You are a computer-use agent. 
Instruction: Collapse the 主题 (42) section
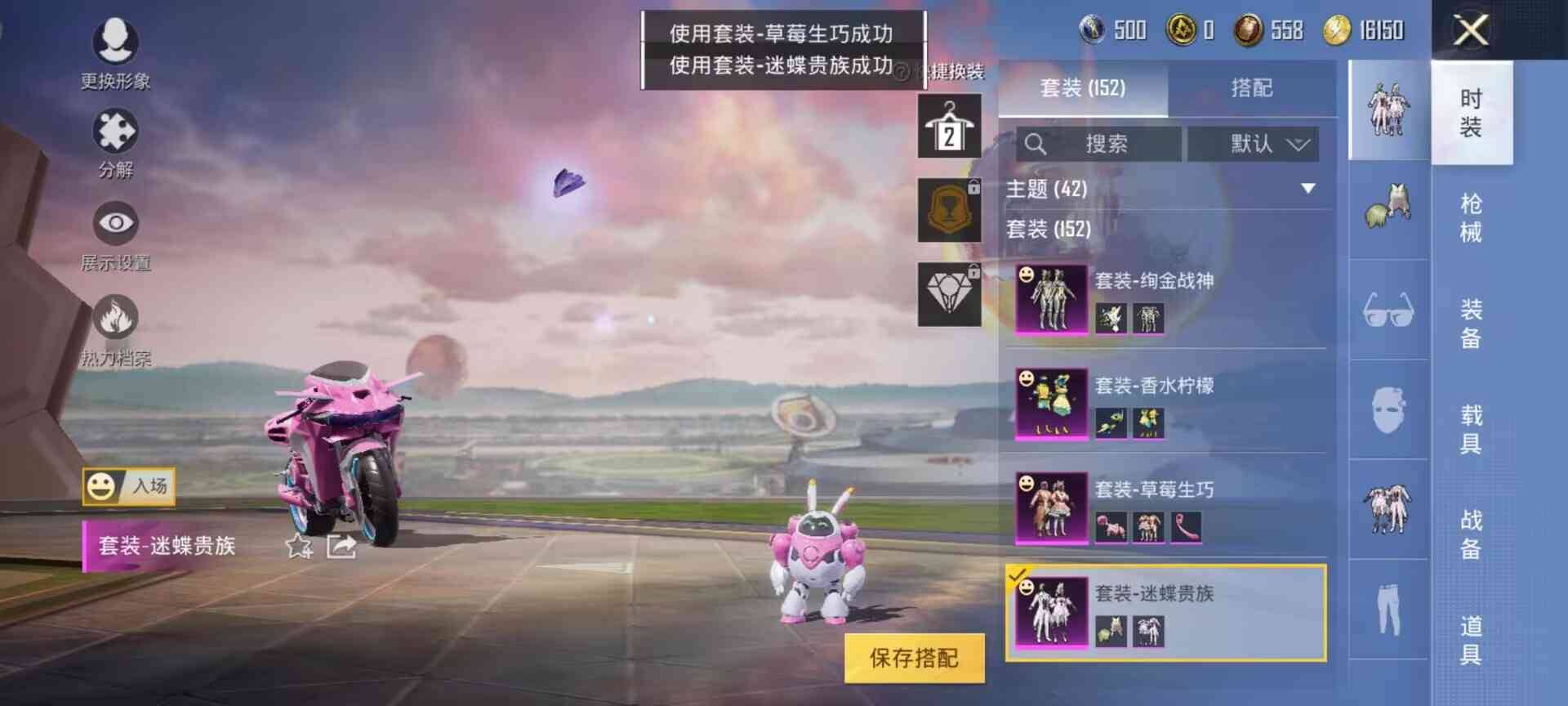(x=1310, y=188)
